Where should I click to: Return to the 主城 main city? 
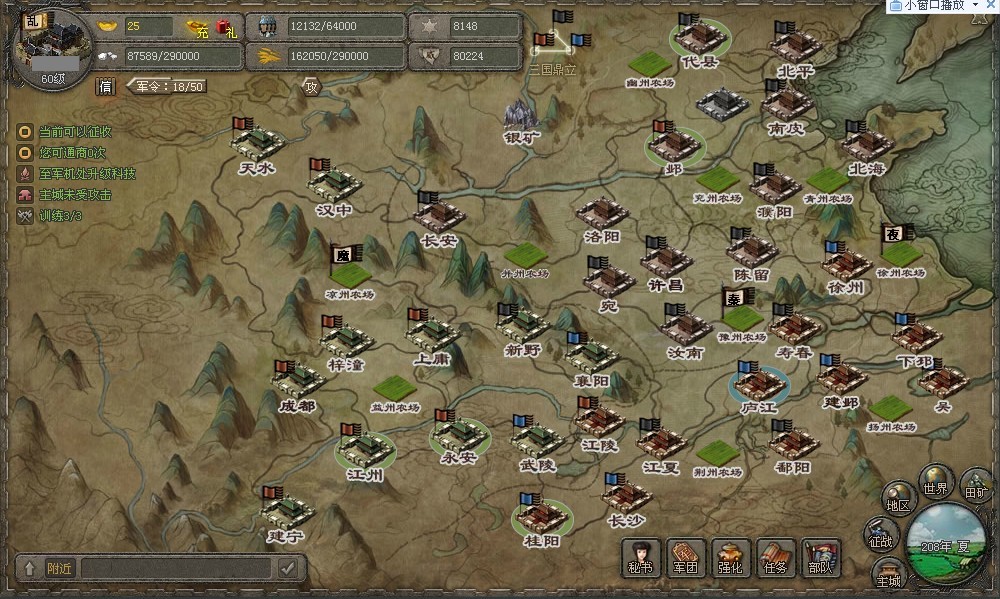[888, 573]
